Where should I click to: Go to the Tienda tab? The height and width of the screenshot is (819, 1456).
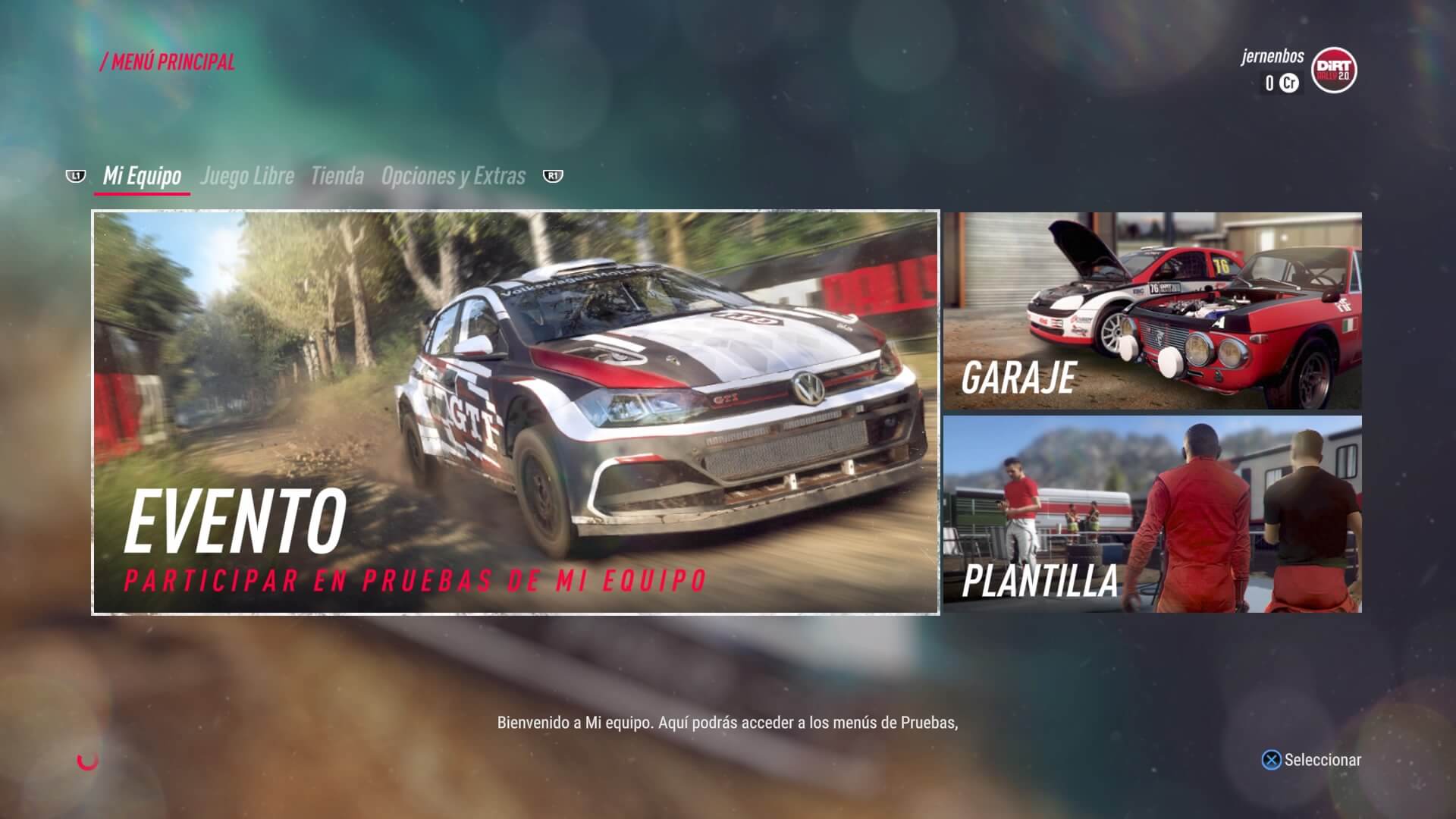click(x=337, y=176)
